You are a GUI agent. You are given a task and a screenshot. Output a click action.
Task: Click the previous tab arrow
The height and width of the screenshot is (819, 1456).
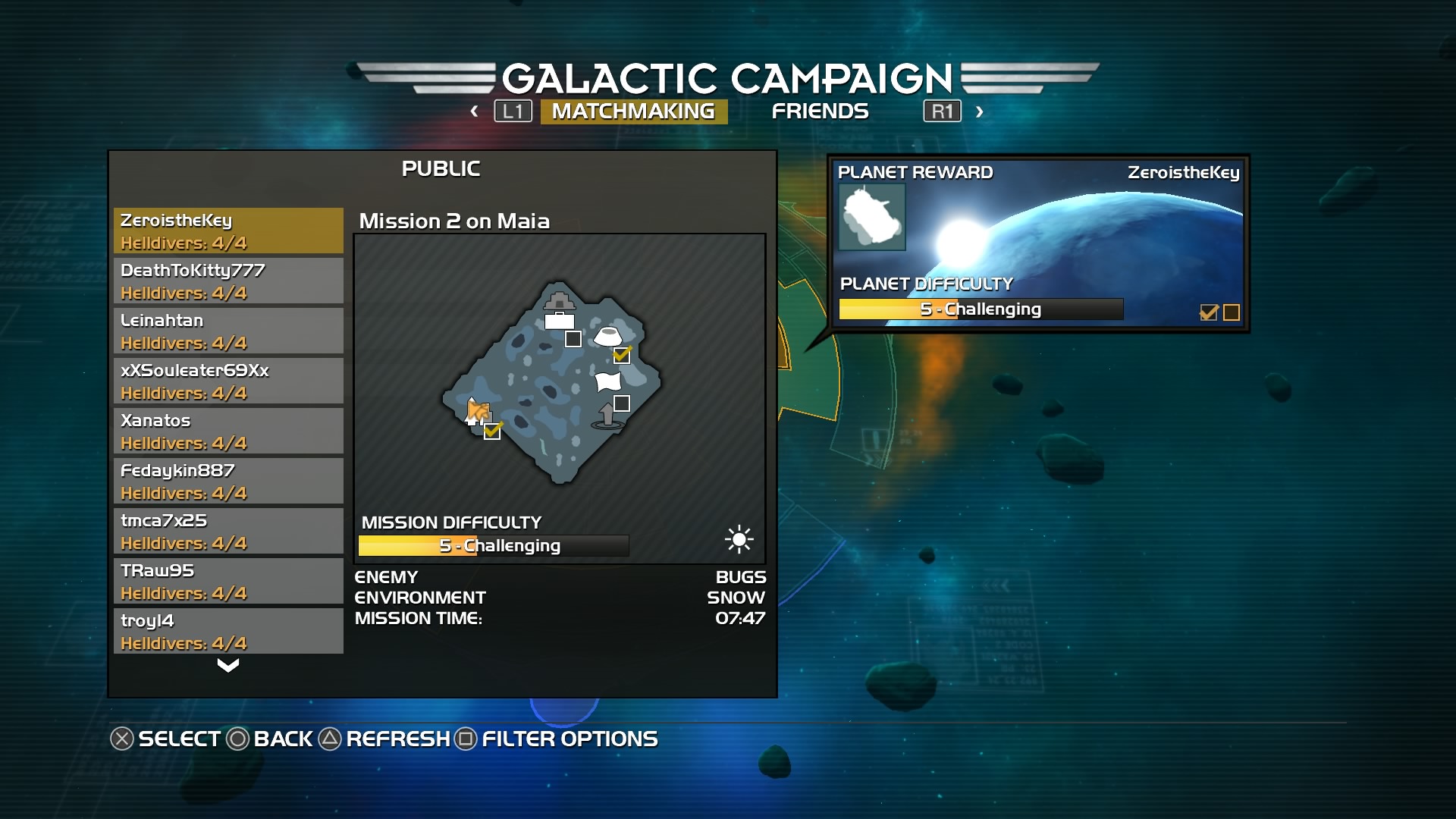click(x=475, y=111)
